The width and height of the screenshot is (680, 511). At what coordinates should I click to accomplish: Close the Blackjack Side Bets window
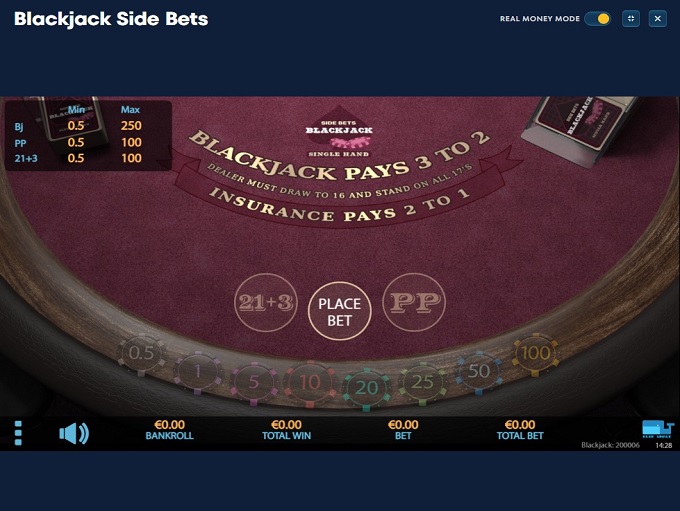(657, 18)
